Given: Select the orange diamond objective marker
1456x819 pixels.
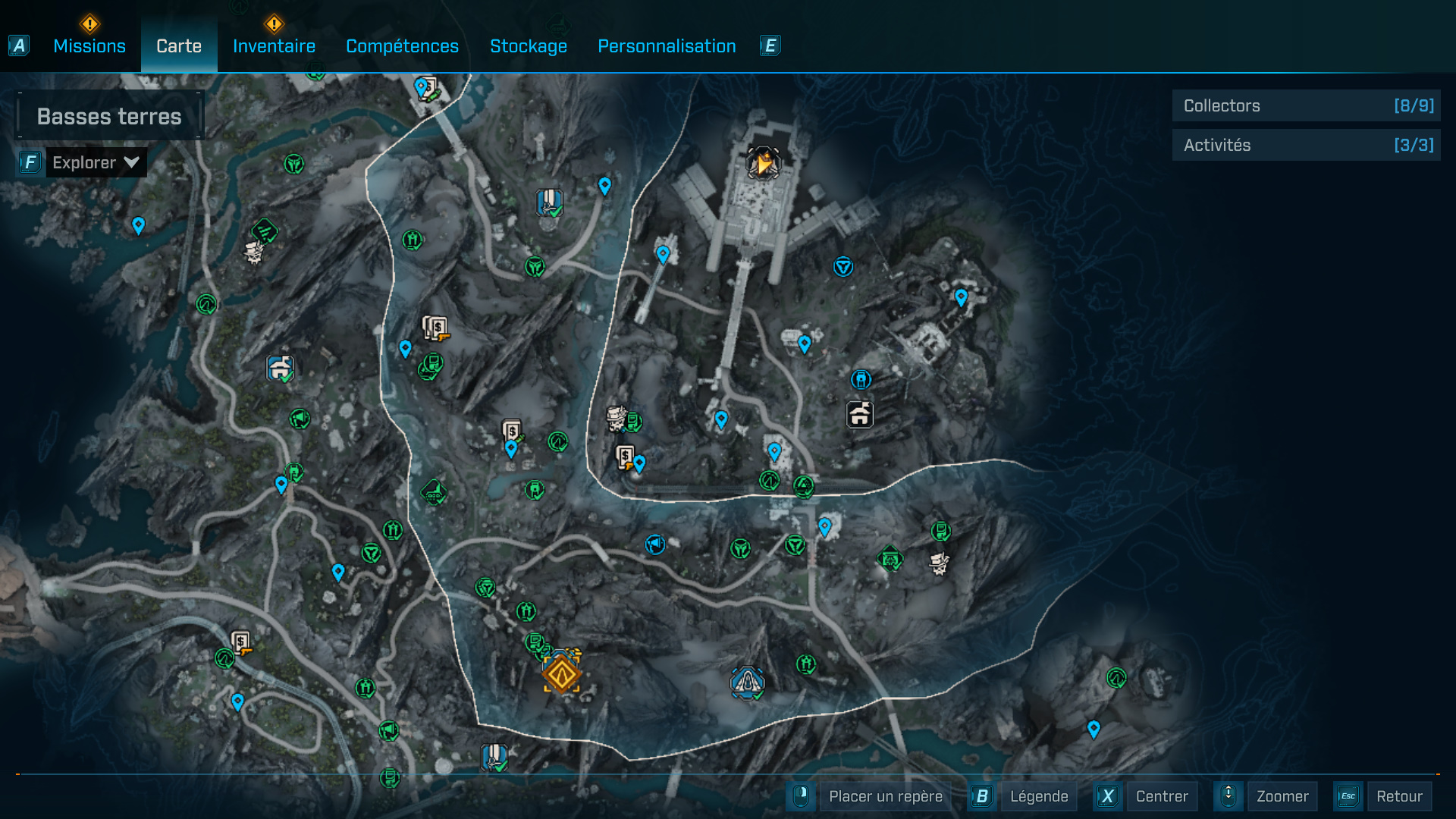Looking at the screenshot, I should click(x=561, y=674).
